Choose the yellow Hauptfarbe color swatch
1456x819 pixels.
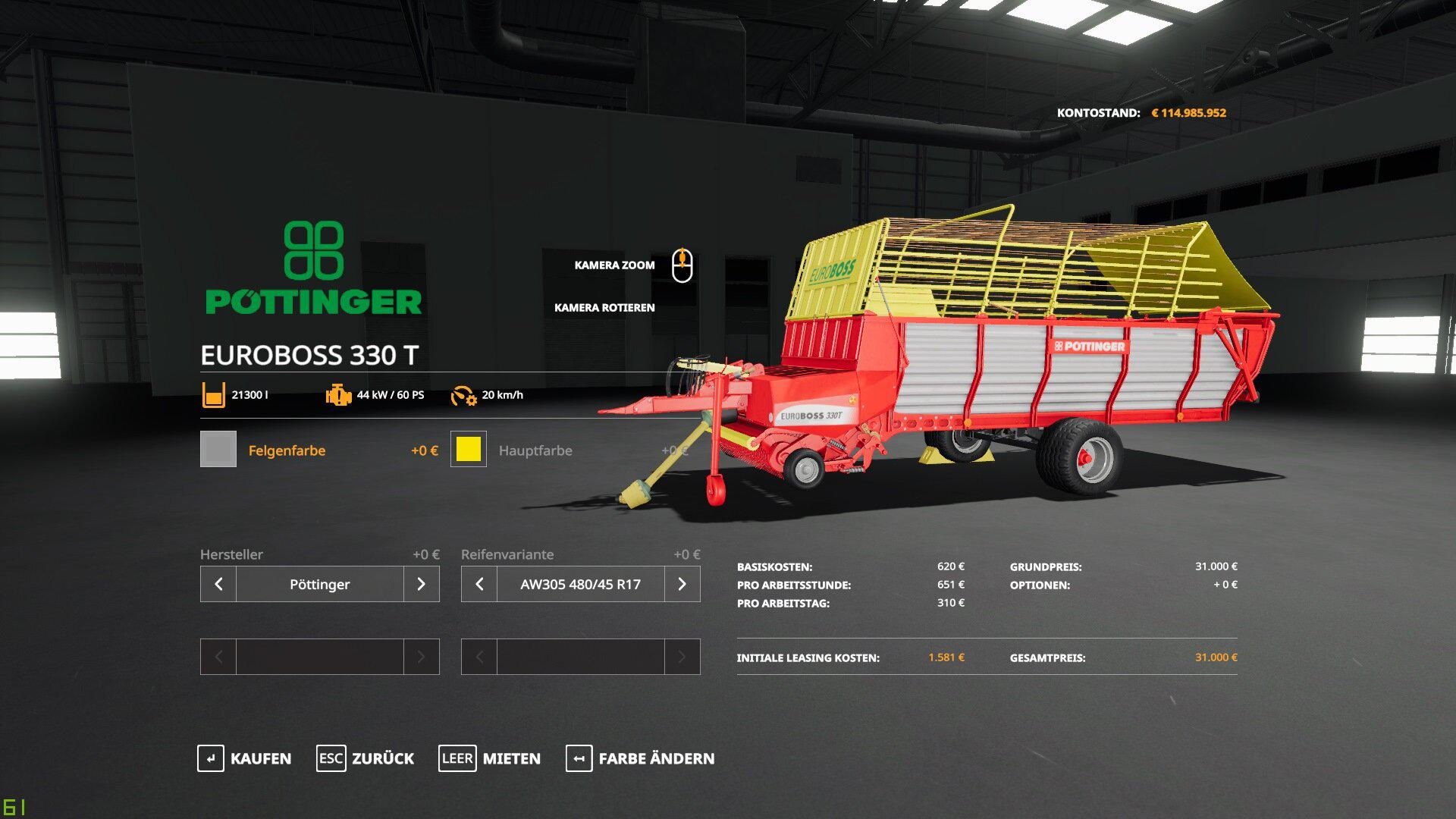(x=469, y=449)
